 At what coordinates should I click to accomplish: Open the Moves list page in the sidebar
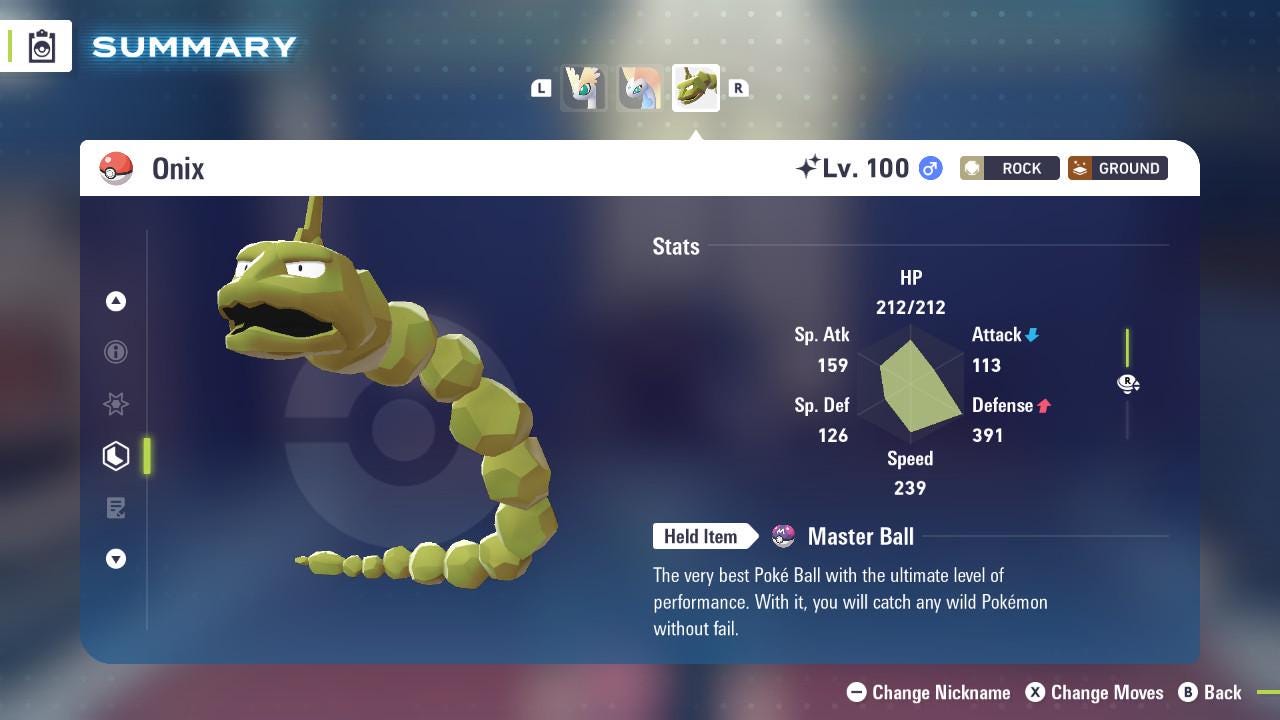coord(116,508)
